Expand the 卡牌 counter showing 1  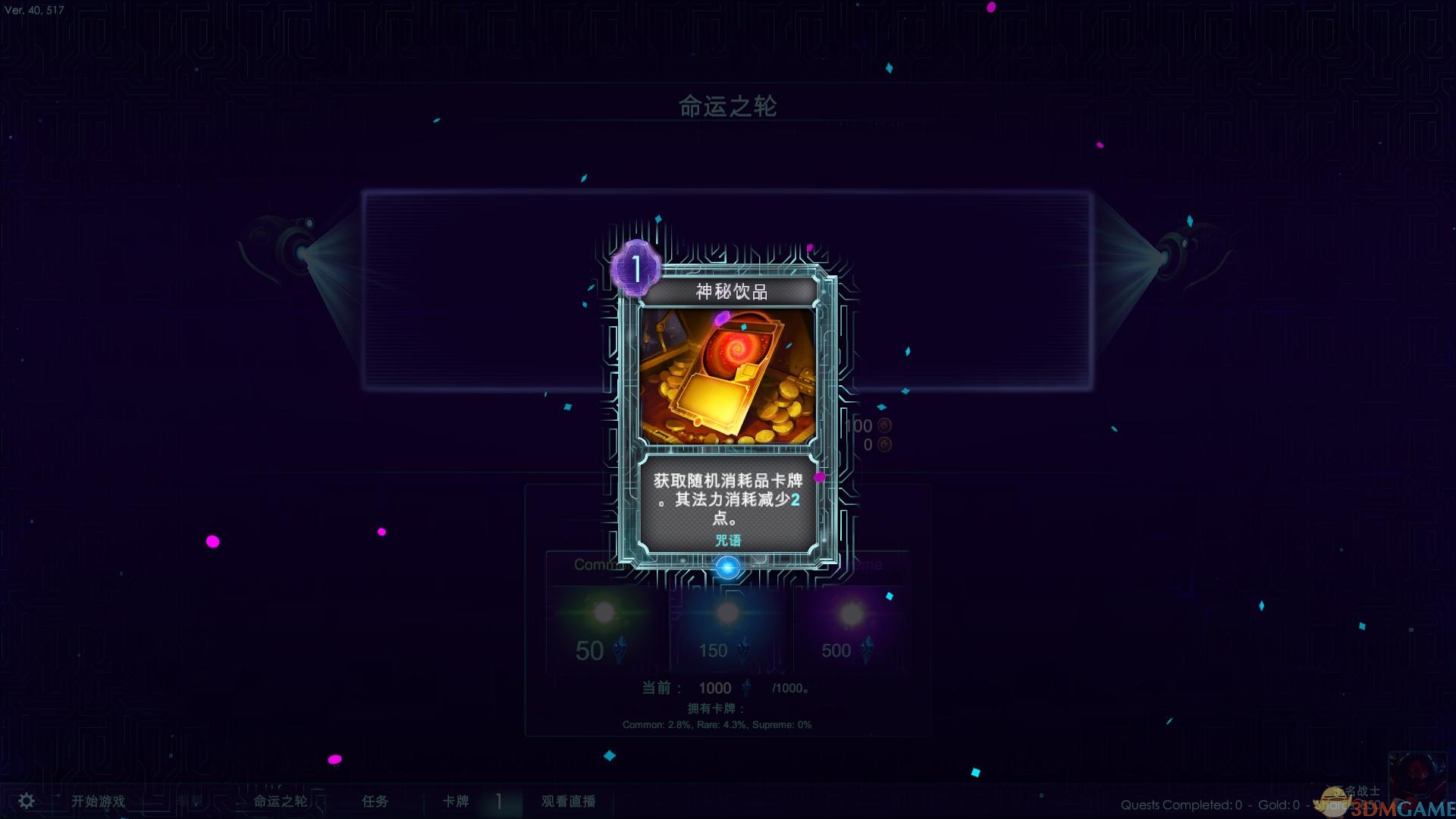point(498,801)
